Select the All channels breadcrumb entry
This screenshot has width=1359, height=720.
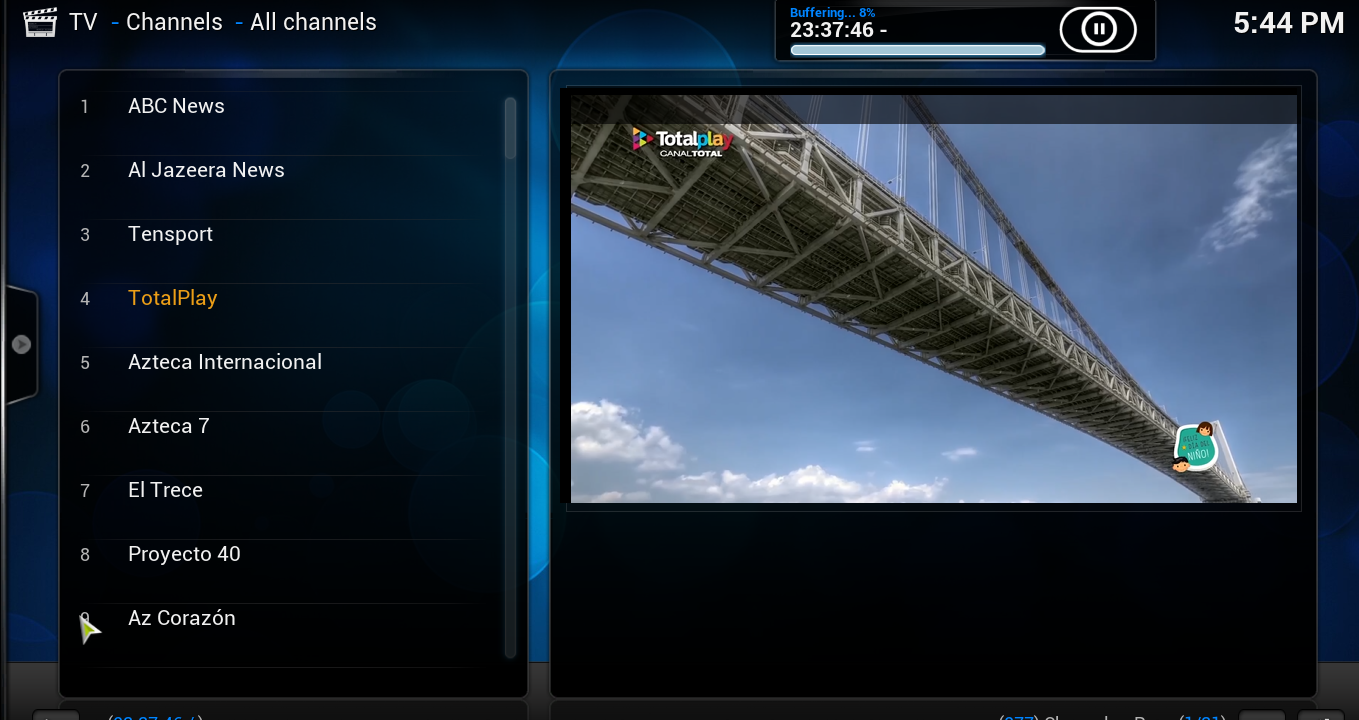pos(312,21)
